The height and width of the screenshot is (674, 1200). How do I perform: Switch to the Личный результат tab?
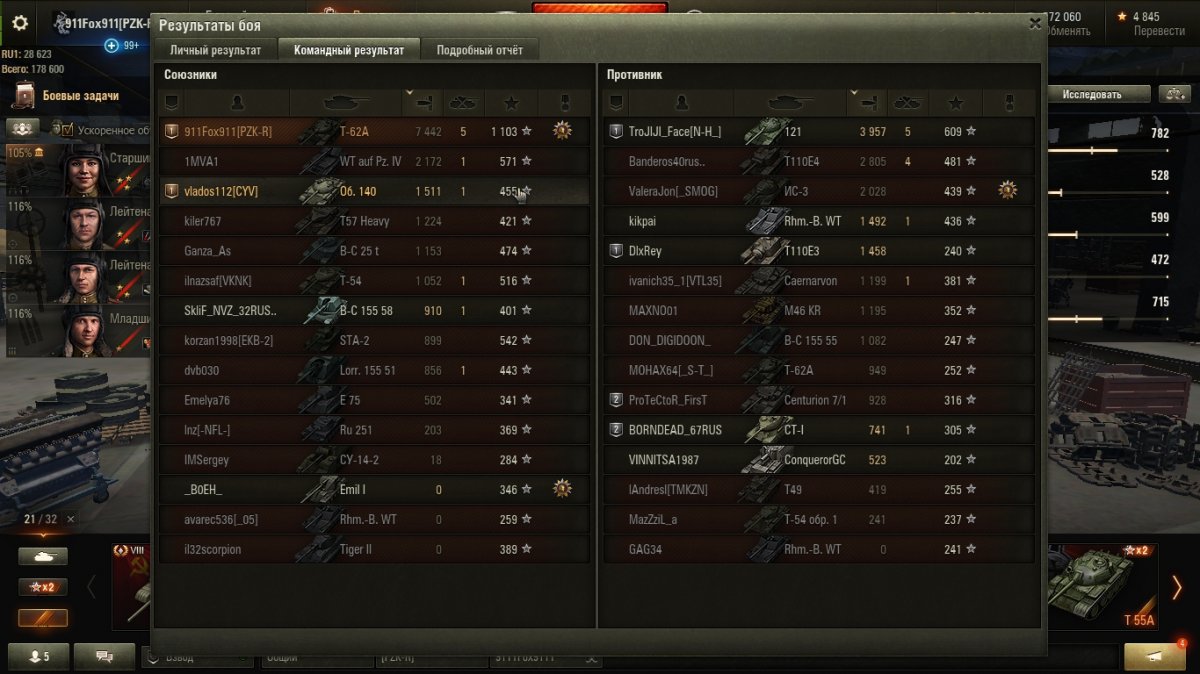[x=215, y=50]
